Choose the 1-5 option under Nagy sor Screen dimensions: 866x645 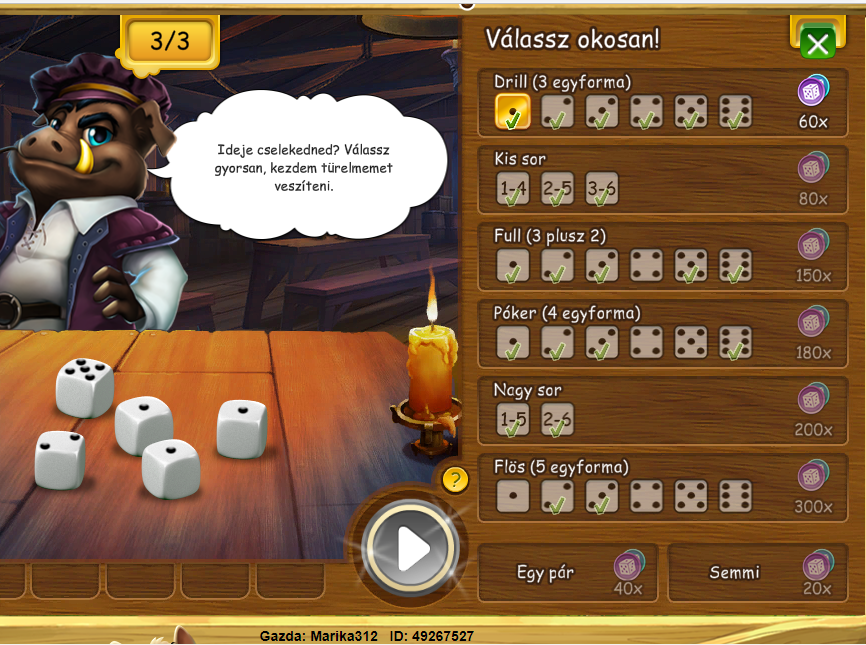point(513,420)
